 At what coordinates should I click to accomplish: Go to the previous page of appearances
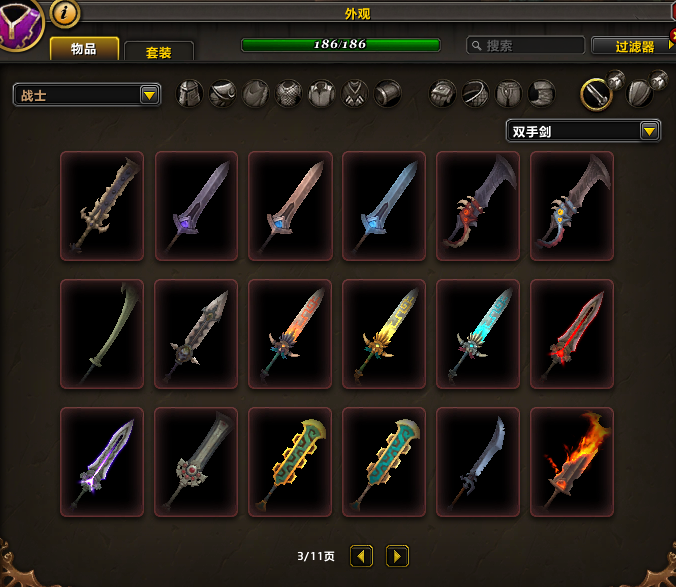[362, 556]
